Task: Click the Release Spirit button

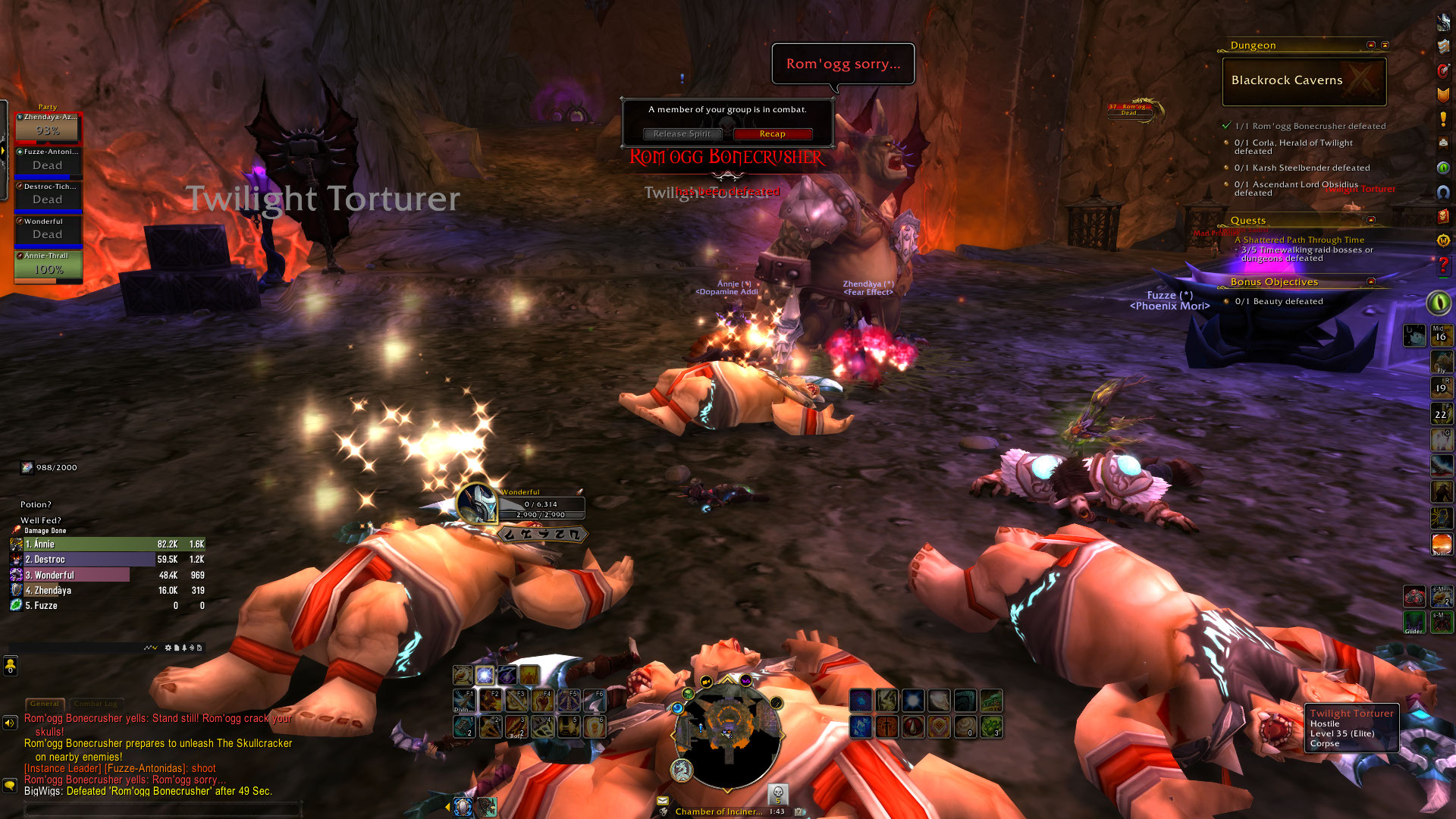Action: (x=682, y=134)
